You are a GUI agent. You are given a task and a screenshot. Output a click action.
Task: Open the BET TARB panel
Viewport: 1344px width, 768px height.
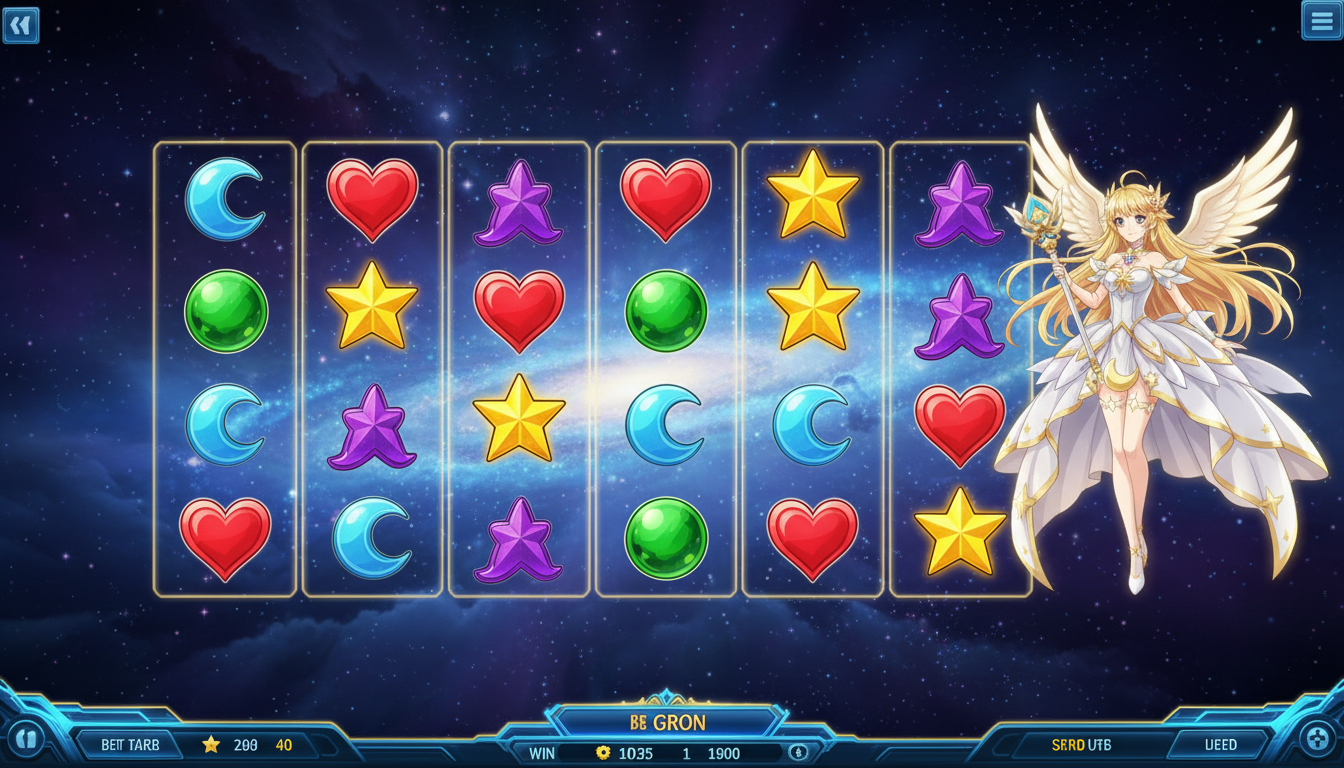click(130, 744)
